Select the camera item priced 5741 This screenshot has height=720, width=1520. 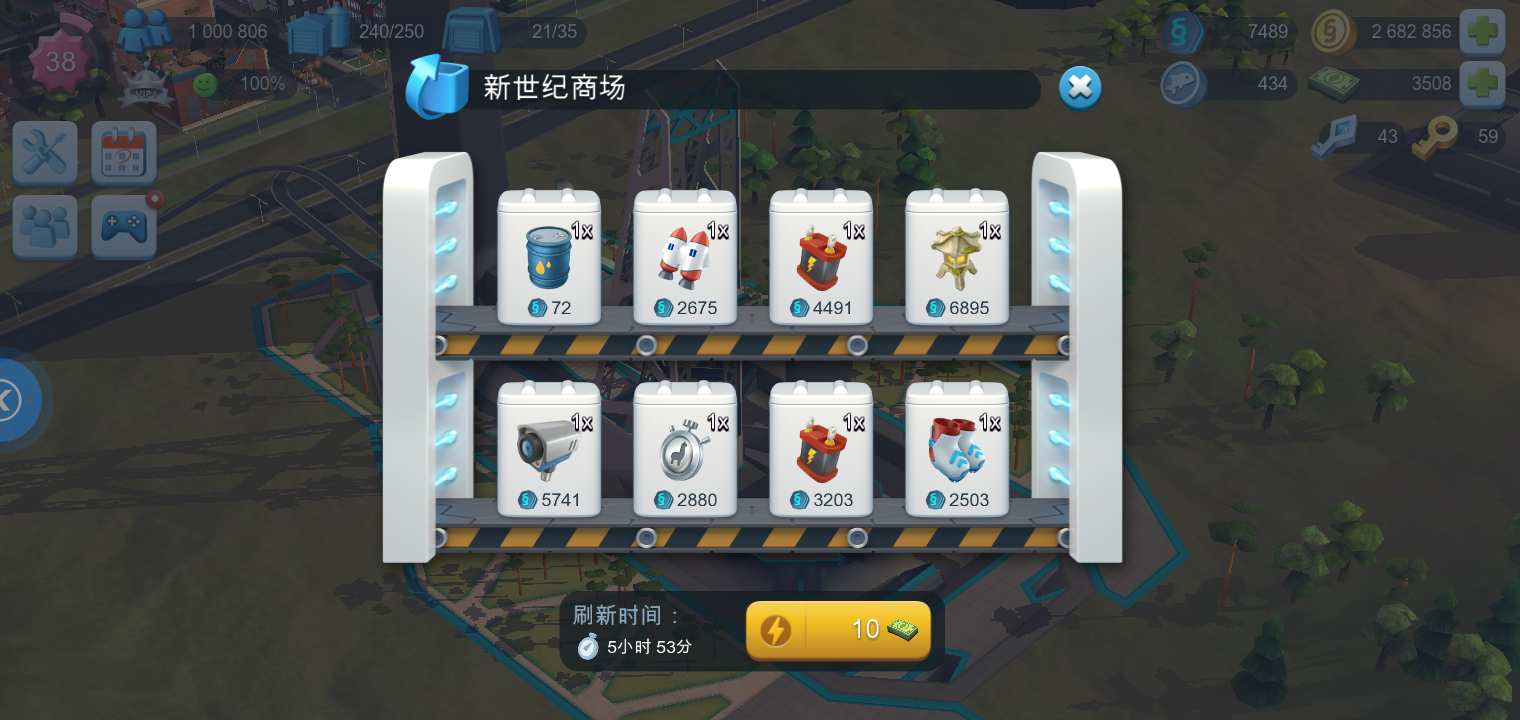549,448
